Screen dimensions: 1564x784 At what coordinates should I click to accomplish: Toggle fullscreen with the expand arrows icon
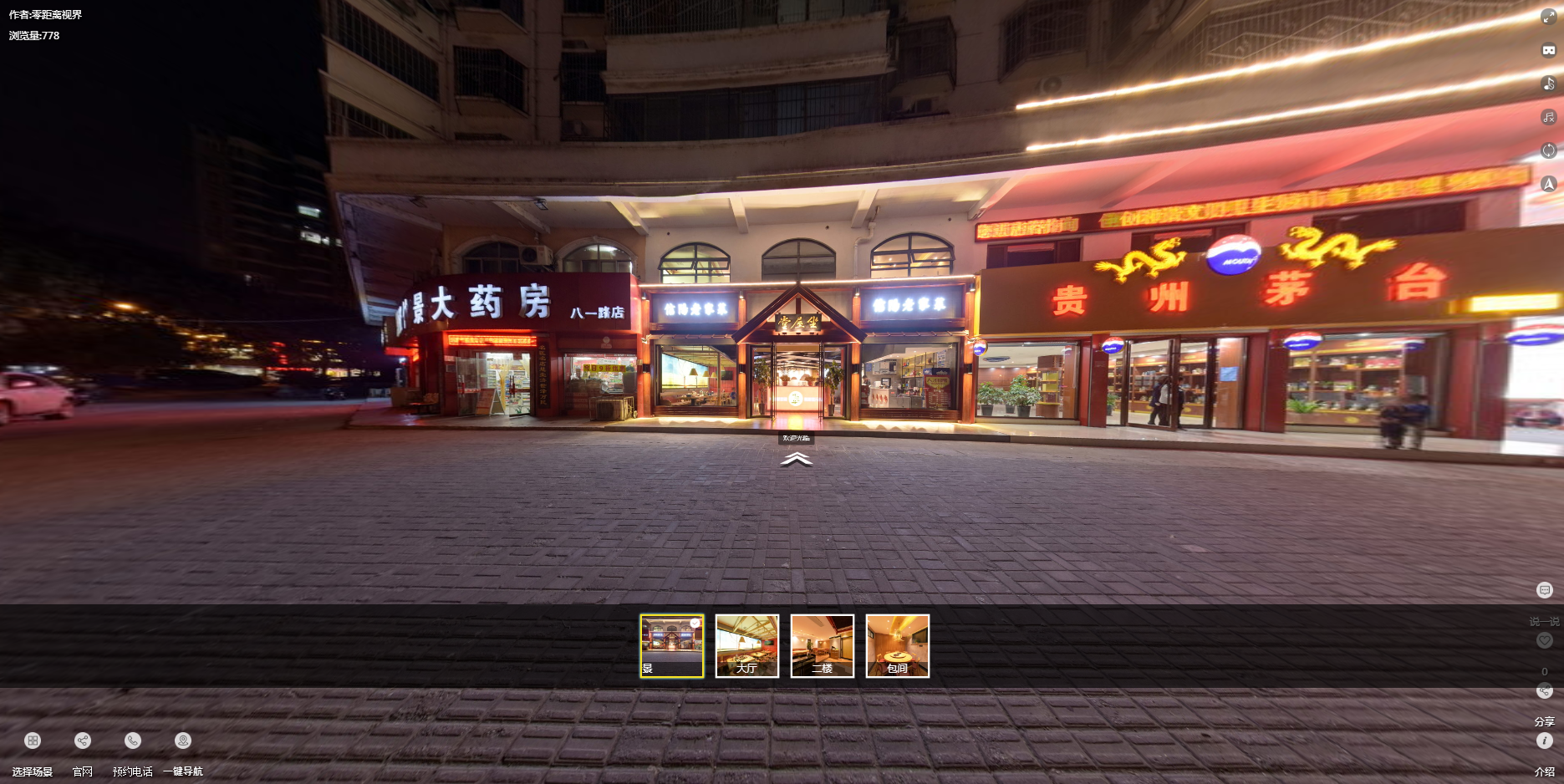[x=1548, y=17]
